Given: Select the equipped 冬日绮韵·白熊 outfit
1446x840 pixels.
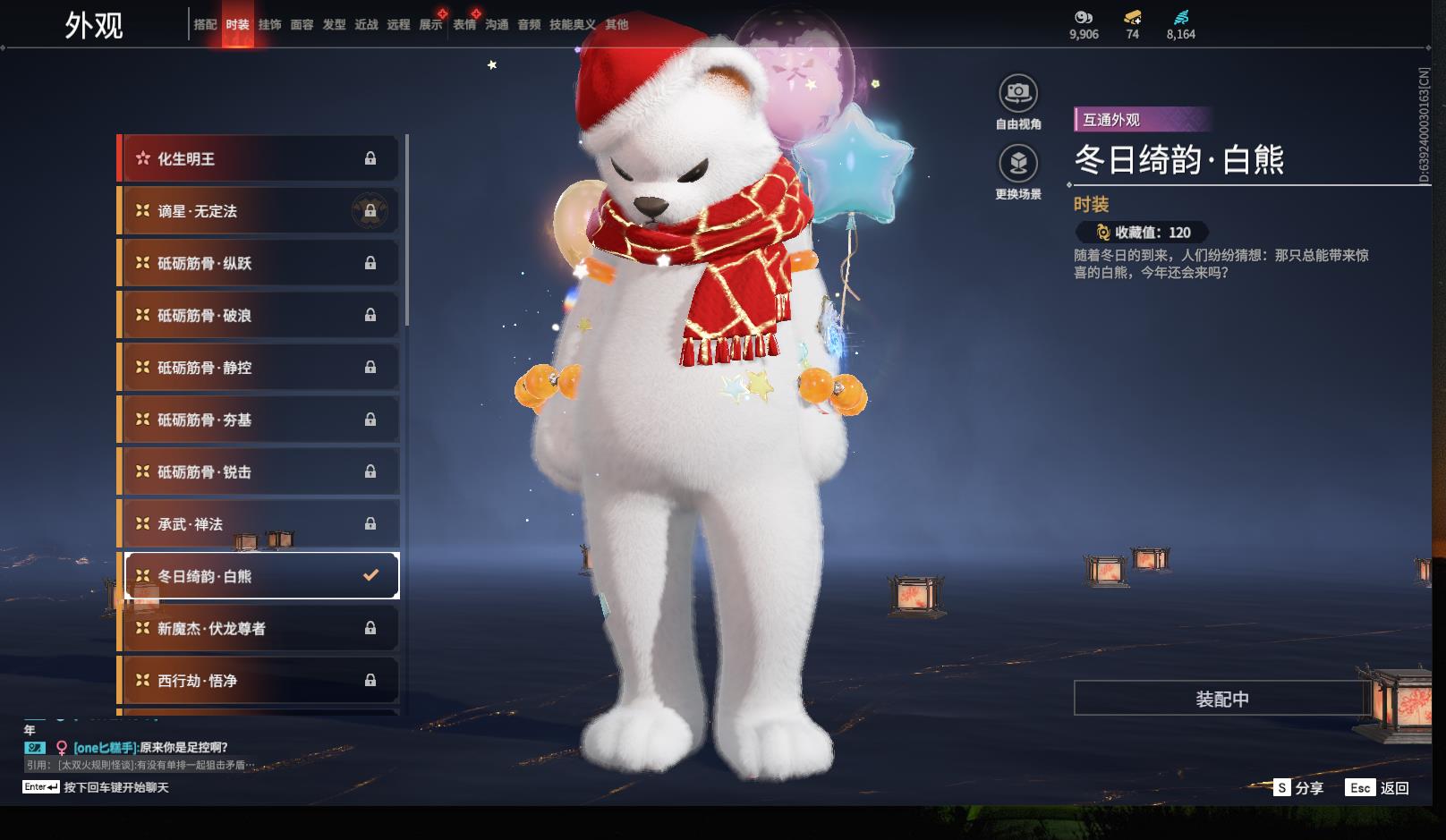Looking at the screenshot, I should click(258, 576).
